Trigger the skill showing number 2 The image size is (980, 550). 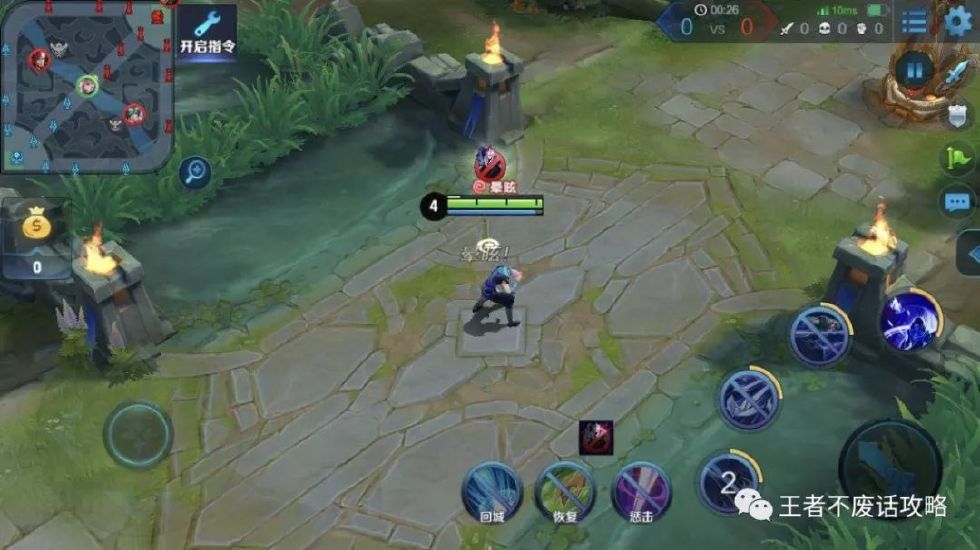coord(727,481)
